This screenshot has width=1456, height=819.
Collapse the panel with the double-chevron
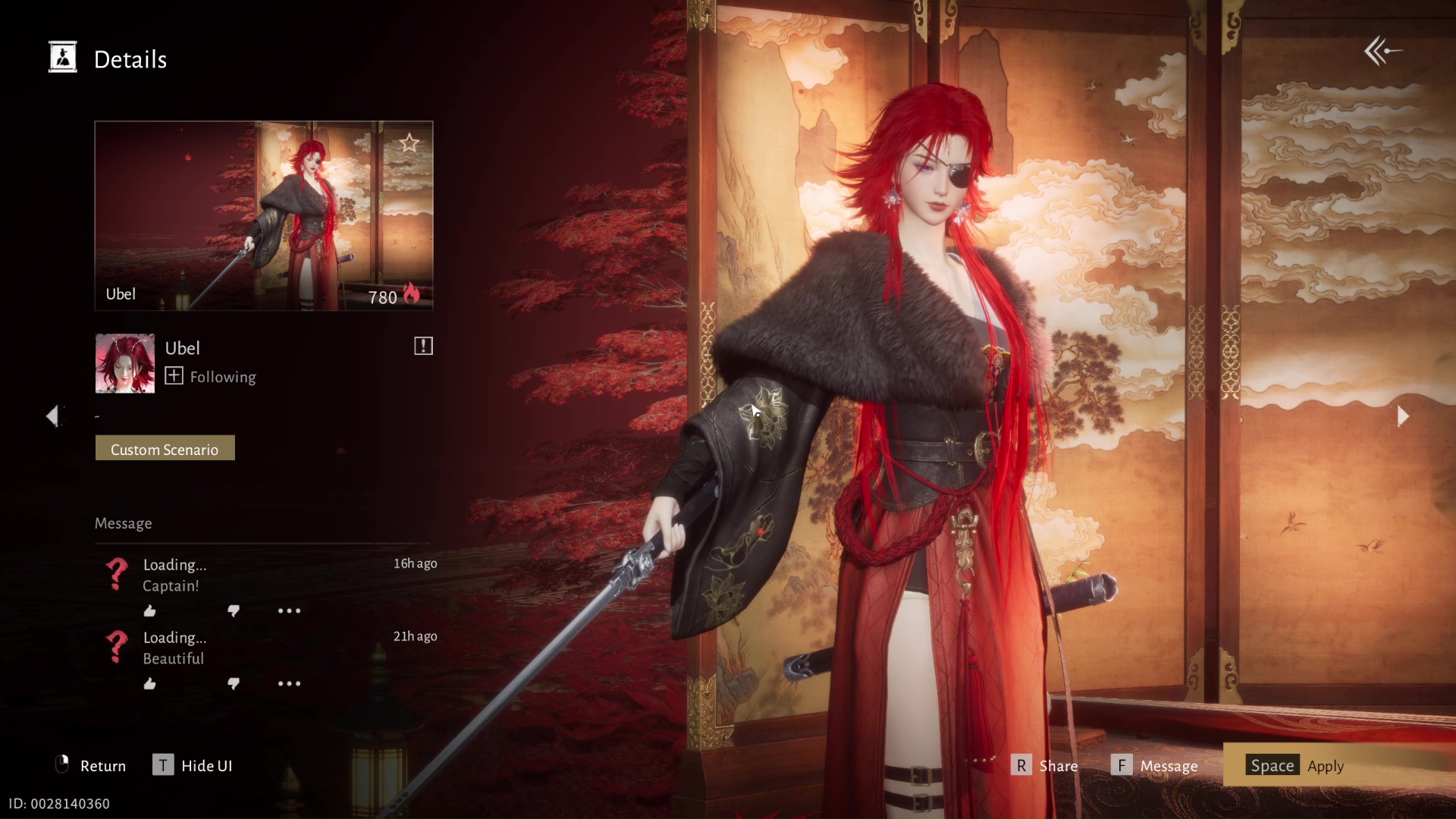click(1382, 50)
